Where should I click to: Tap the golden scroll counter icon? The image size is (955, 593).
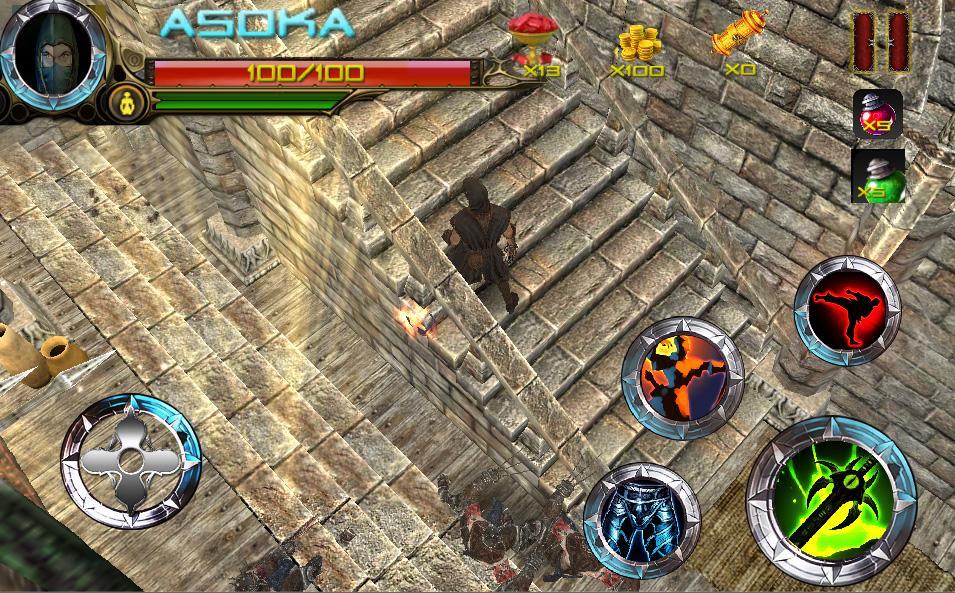point(739,40)
